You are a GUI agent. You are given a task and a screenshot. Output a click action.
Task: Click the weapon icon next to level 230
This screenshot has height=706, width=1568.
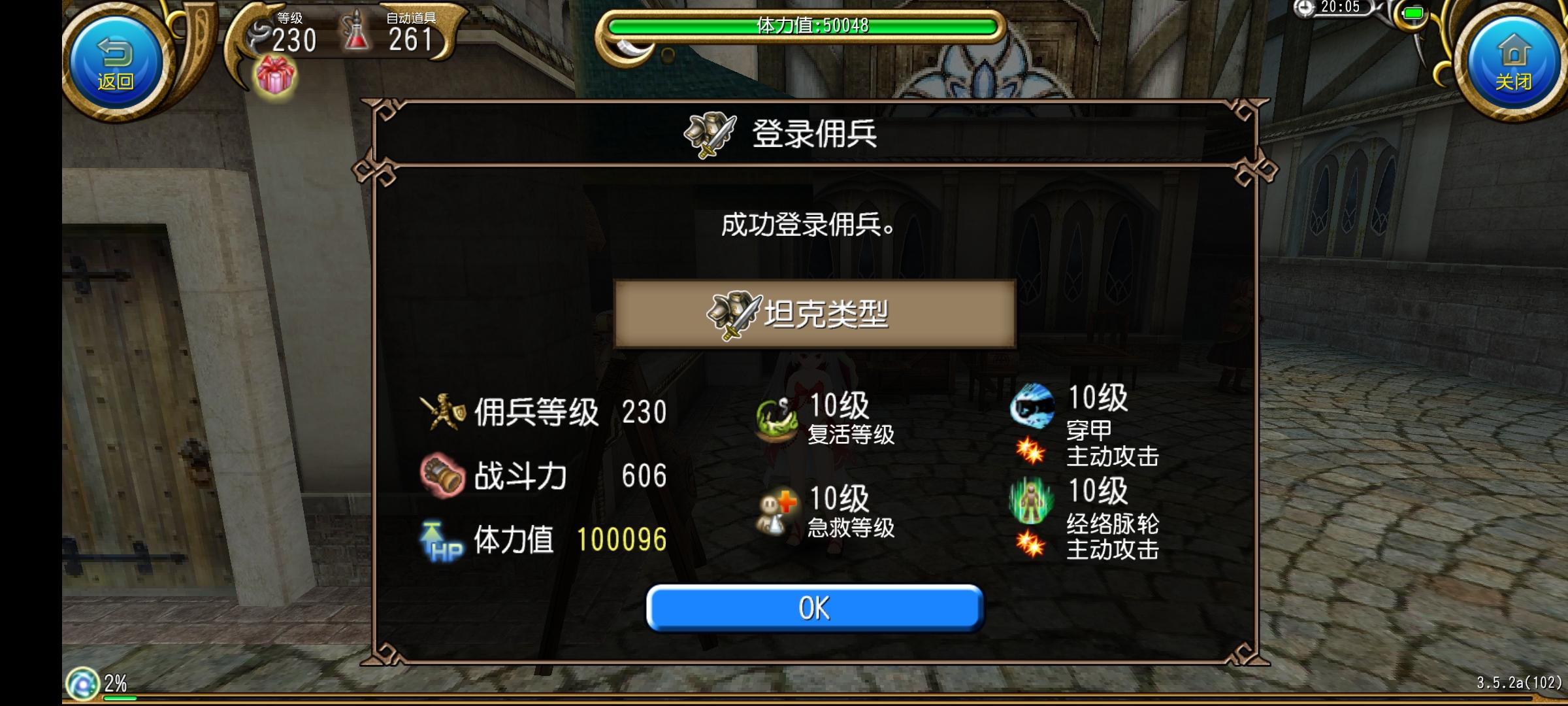pos(259,31)
